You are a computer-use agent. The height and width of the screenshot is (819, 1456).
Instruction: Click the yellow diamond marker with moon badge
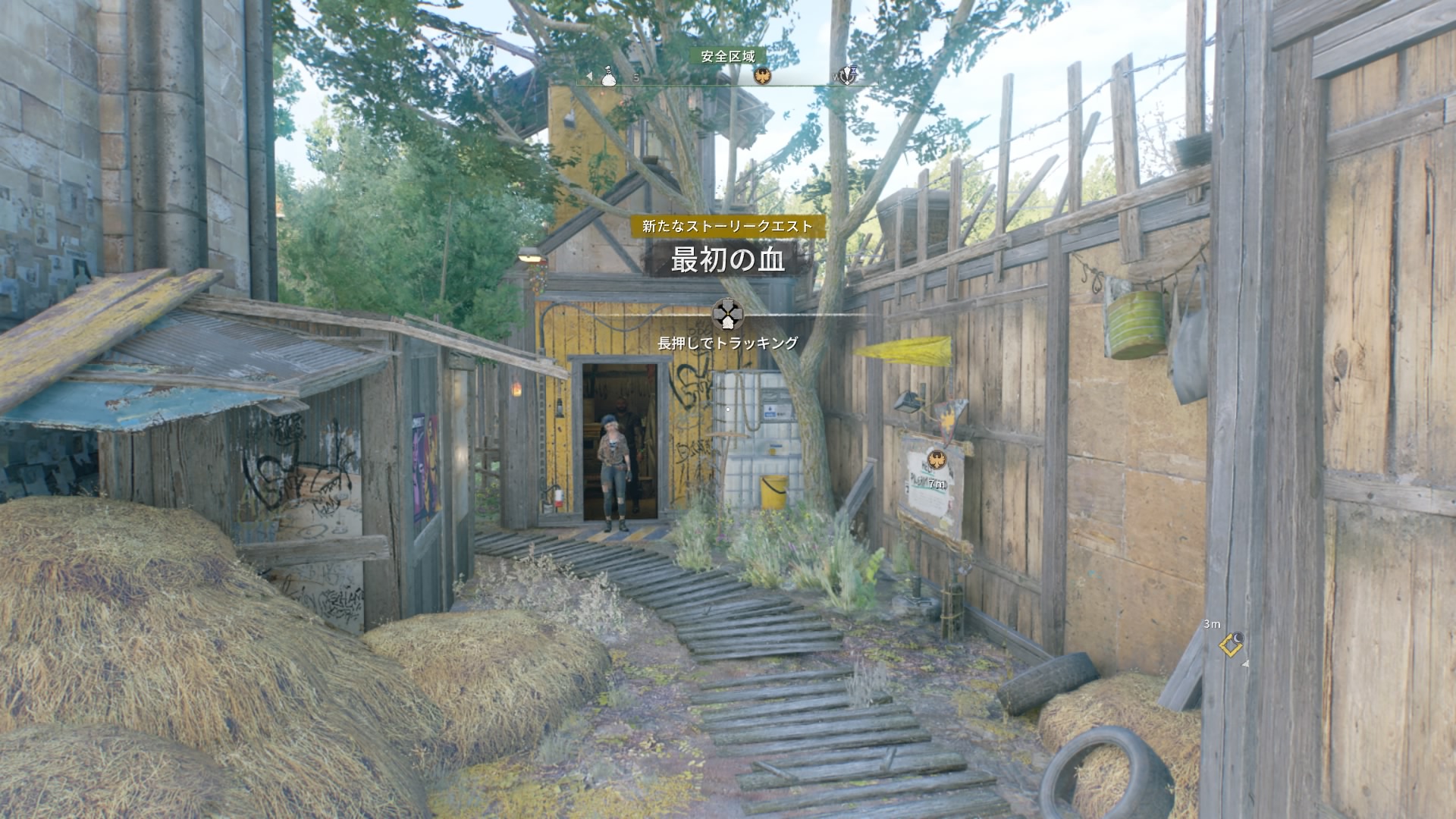pyautogui.click(x=1231, y=644)
